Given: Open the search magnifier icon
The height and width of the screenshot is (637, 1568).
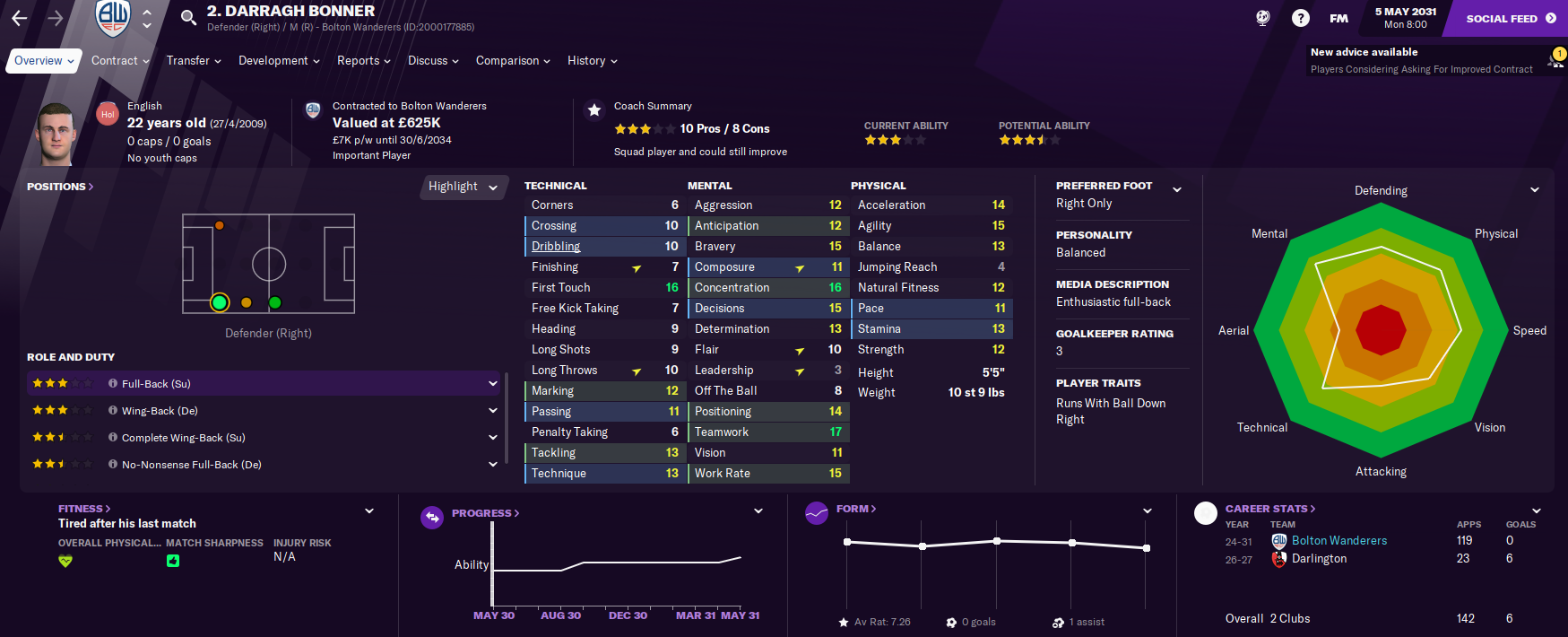Looking at the screenshot, I should pyautogui.click(x=188, y=18).
